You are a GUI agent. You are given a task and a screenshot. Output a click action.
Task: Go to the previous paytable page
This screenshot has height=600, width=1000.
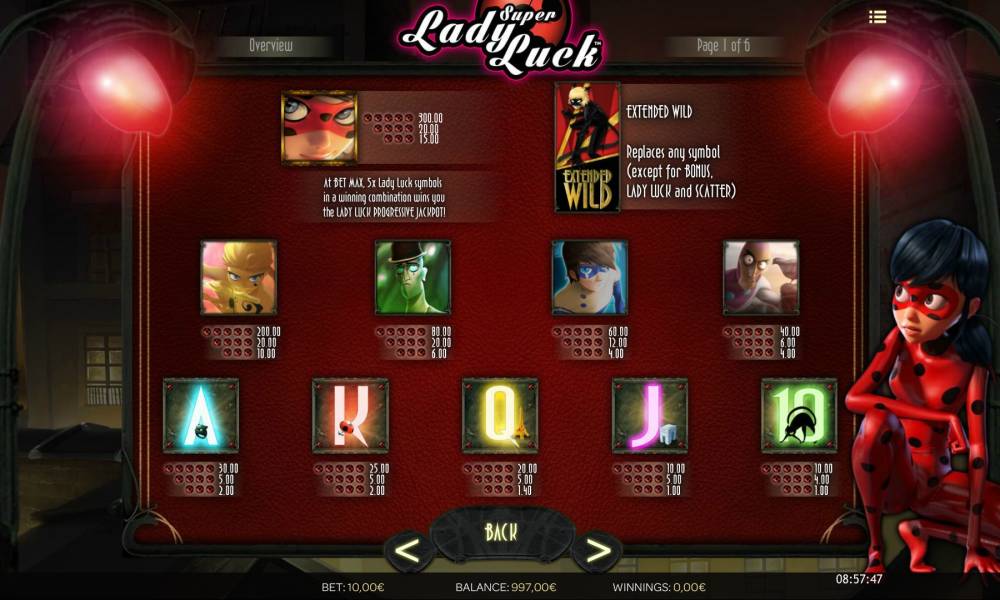(x=408, y=549)
